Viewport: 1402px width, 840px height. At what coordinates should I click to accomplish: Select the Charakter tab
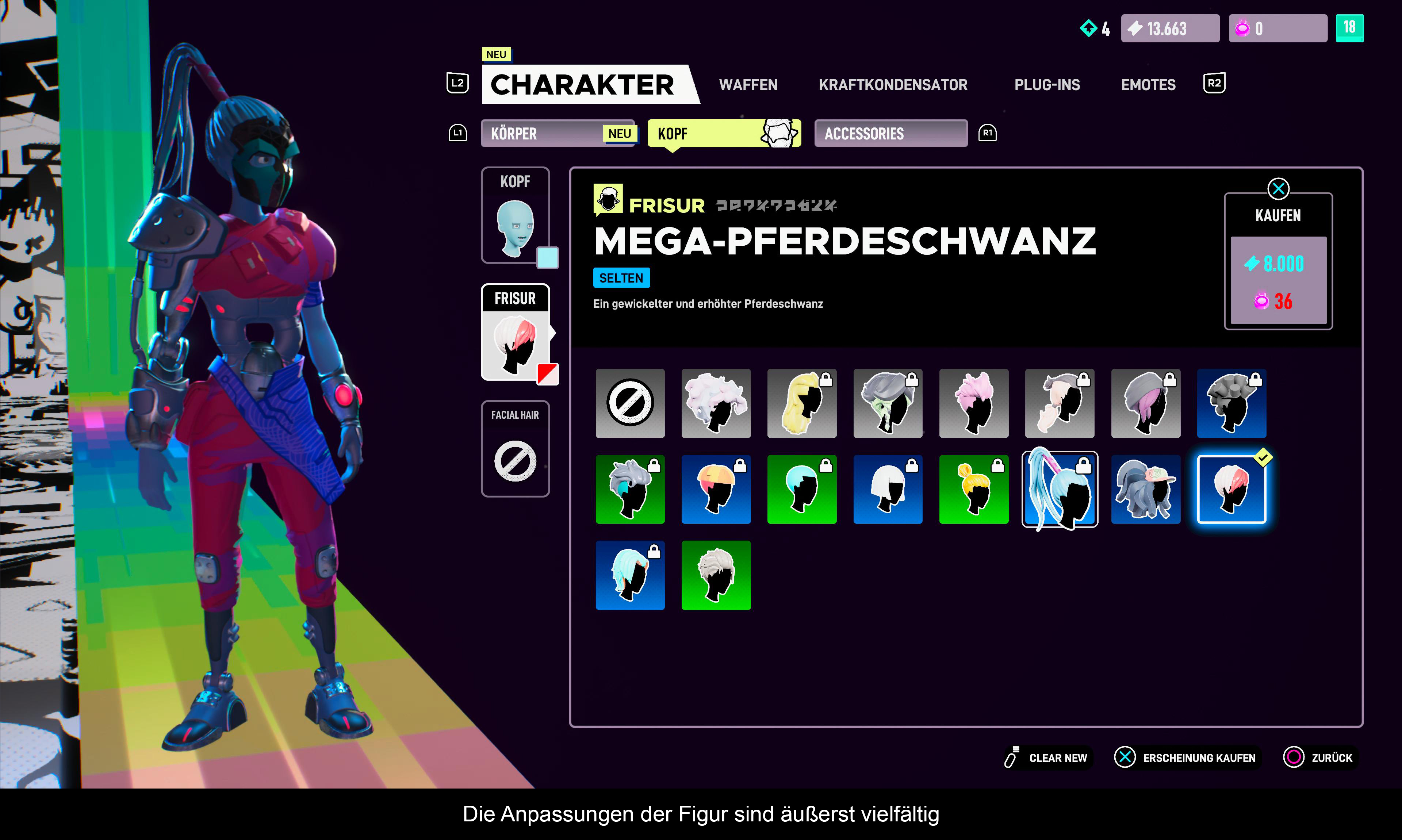coord(583,85)
